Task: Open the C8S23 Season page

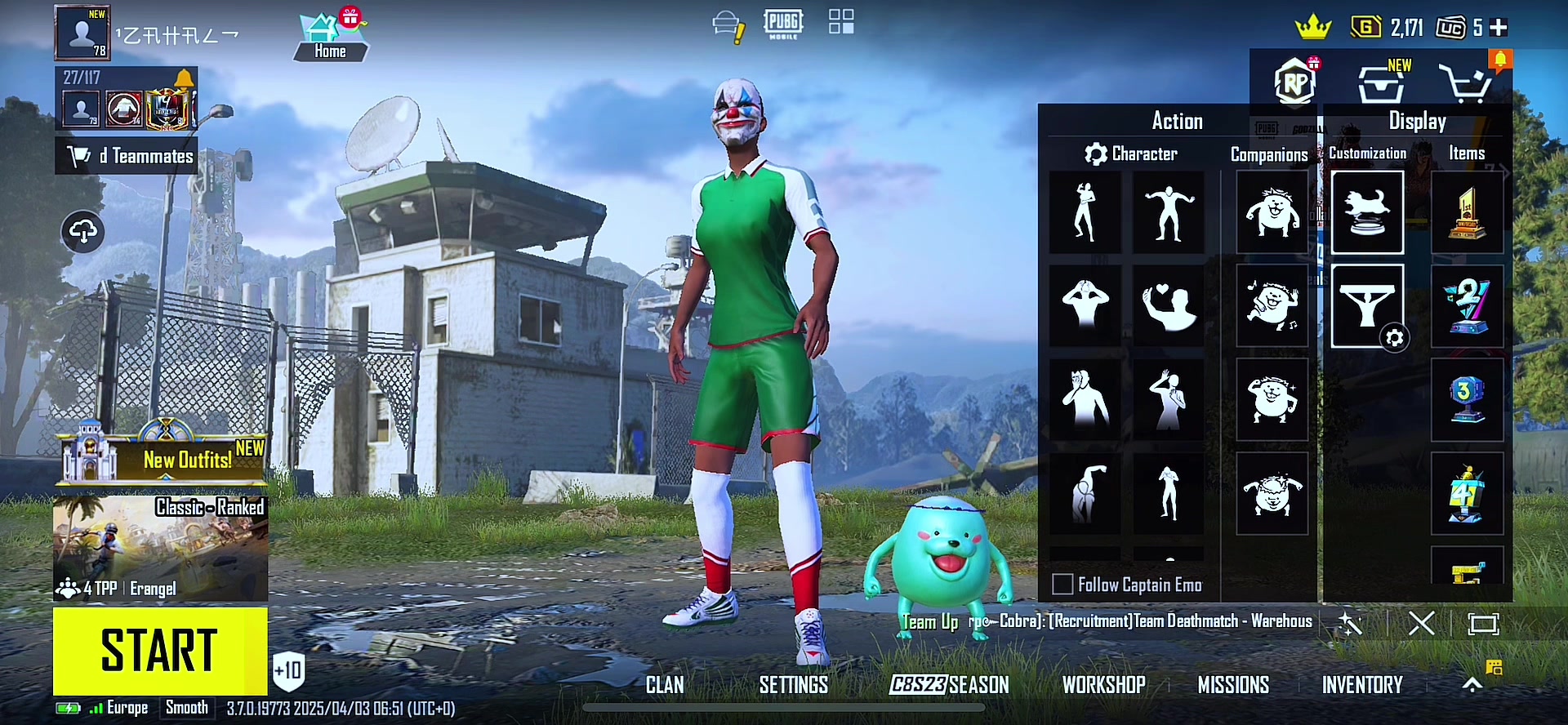Action: tap(949, 685)
